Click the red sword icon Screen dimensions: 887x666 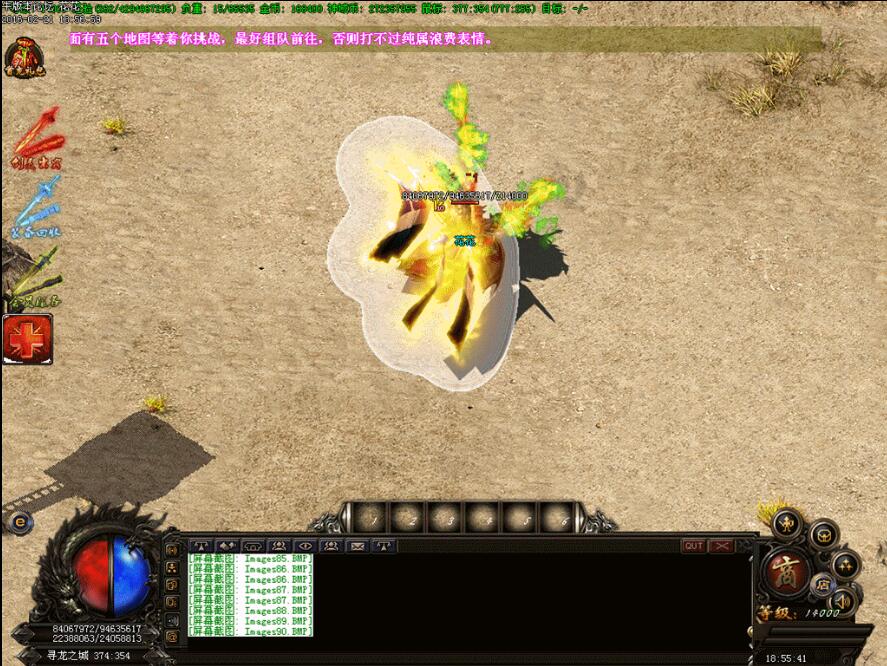(x=38, y=138)
